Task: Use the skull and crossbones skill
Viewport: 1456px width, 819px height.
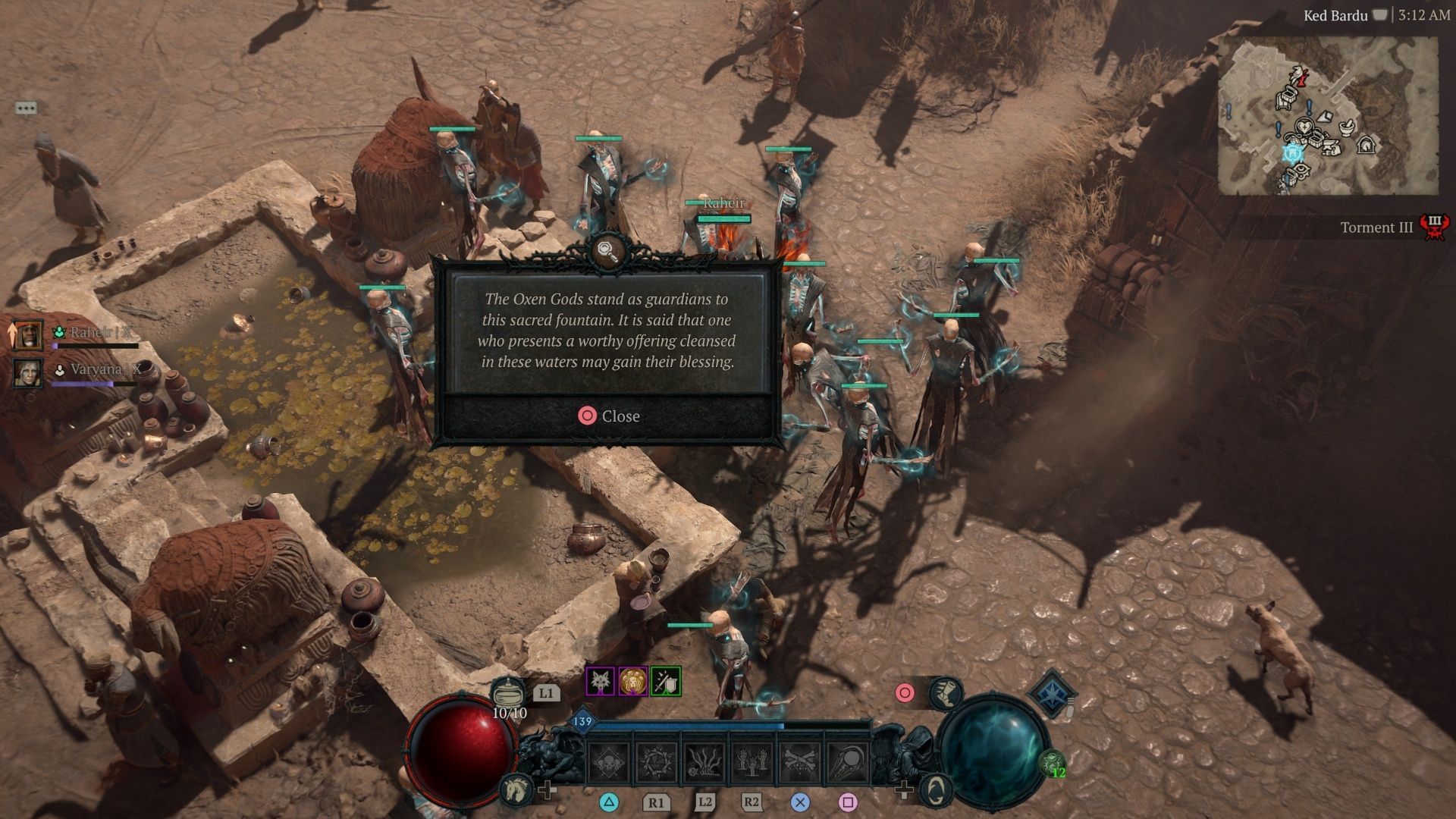Action: pyautogui.click(x=800, y=762)
